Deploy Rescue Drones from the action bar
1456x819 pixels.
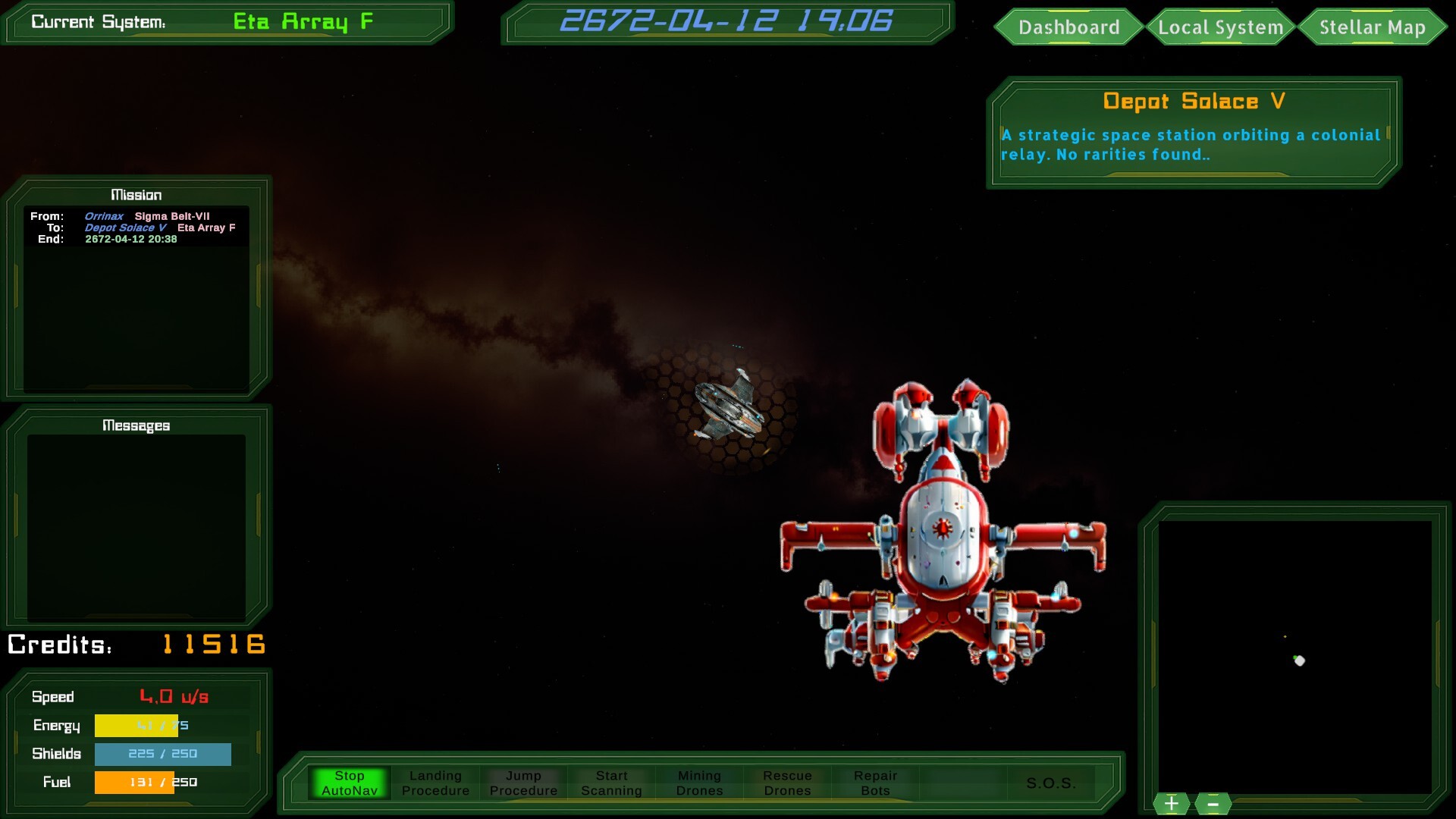pyautogui.click(x=786, y=783)
